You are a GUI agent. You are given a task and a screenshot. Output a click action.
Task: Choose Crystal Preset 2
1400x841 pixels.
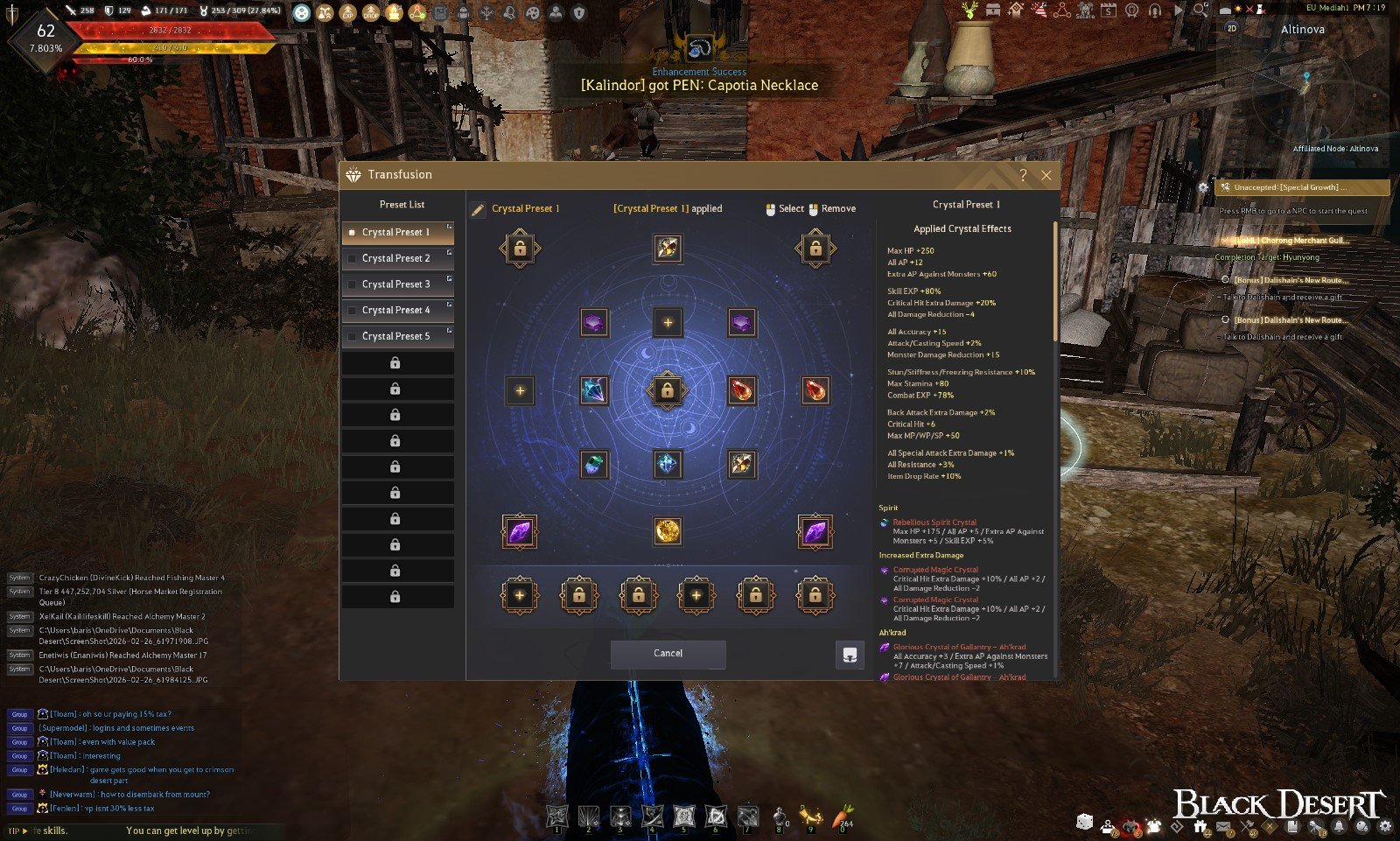396,259
